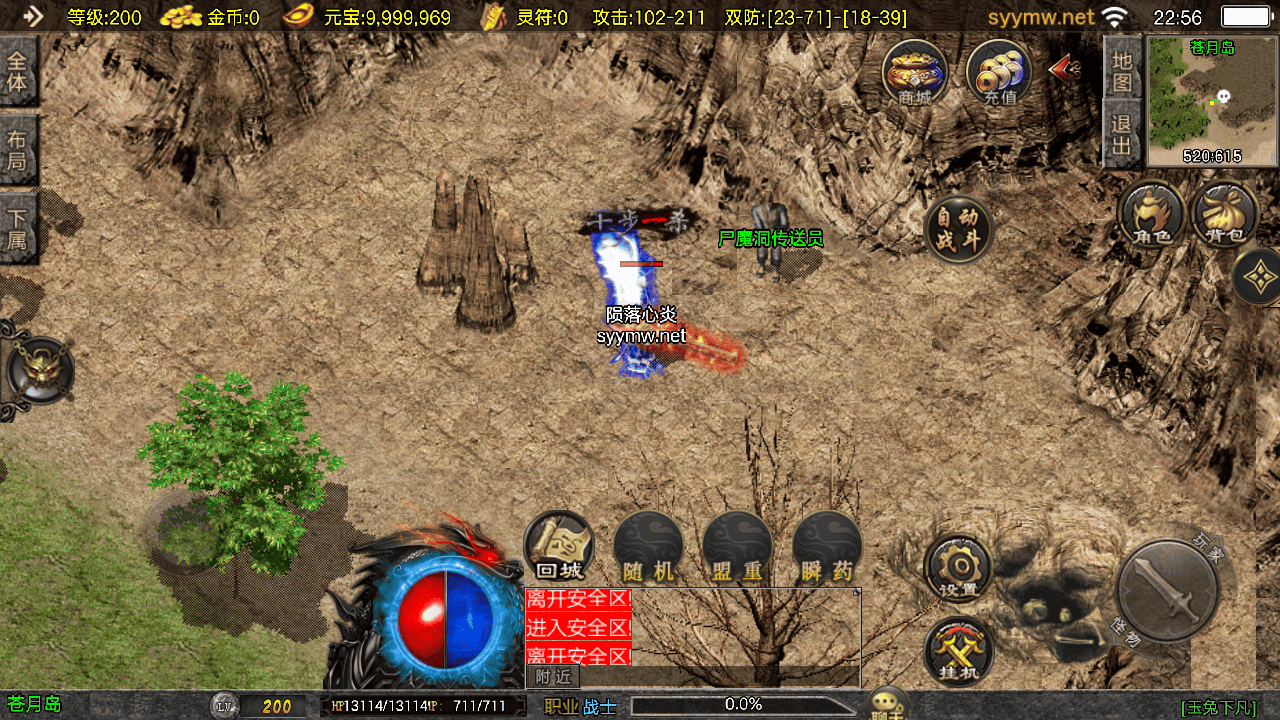Toggle 自动战斗 auto battle
The width and height of the screenshot is (1280, 720).
click(958, 229)
